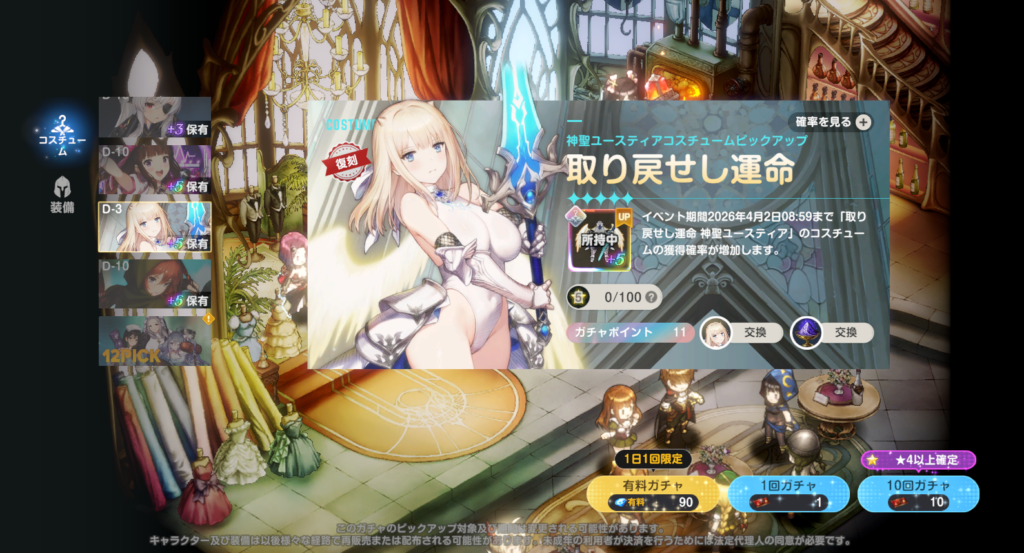
Task: Select the red-haired hooded girl banner
Action: coord(155,283)
